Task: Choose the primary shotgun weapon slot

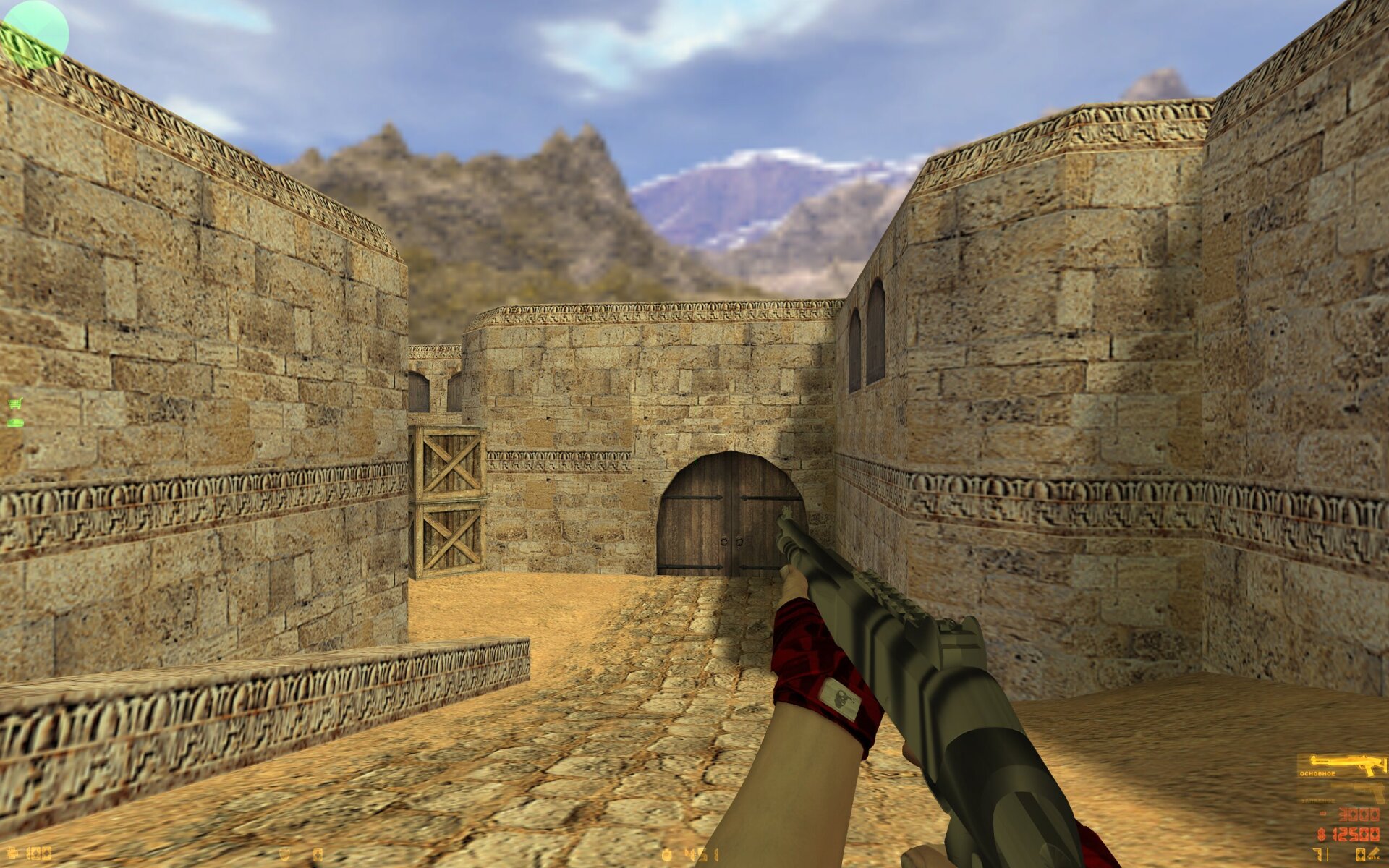Action: (1342, 765)
